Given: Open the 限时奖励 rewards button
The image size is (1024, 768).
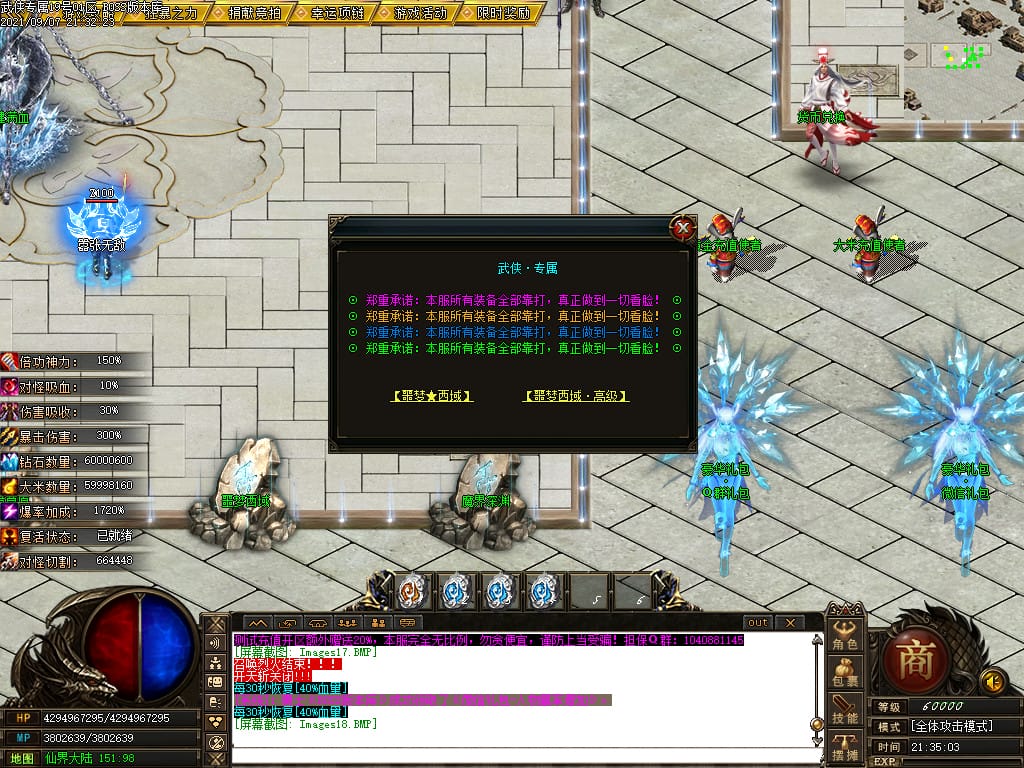Looking at the screenshot, I should pos(504,13).
